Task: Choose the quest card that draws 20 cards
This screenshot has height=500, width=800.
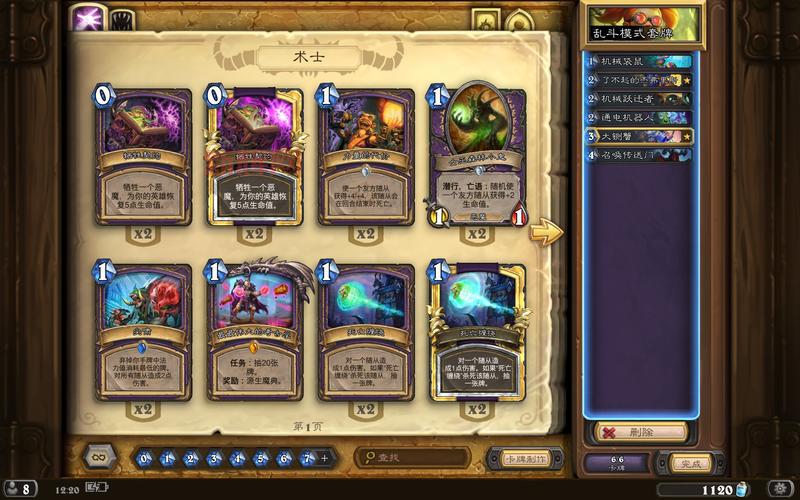Action: (x=254, y=335)
